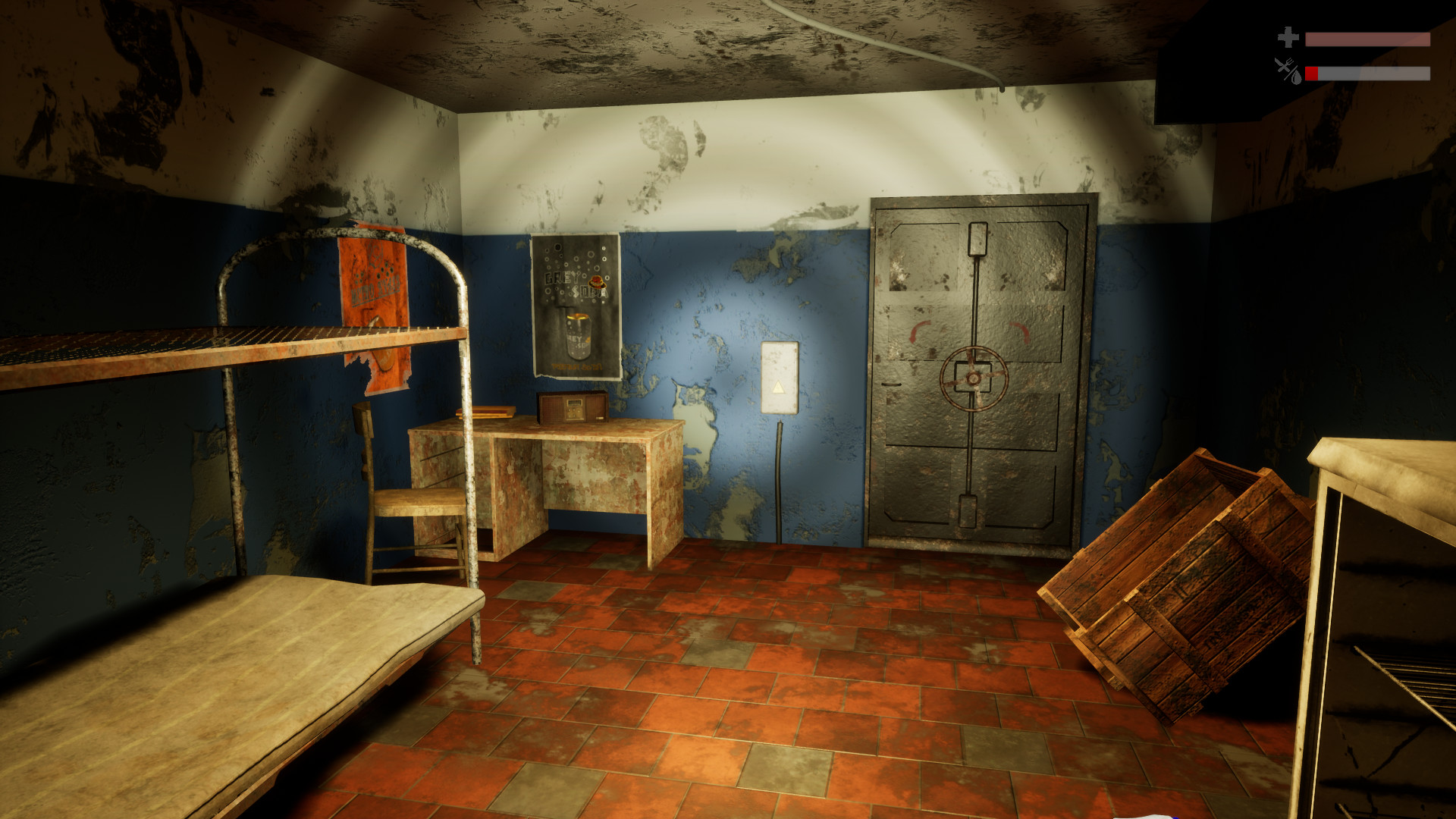Image resolution: width=1456 pixels, height=819 pixels.
Task: Click the electrical switch box on the wall
Action: (x=779, y=375)
